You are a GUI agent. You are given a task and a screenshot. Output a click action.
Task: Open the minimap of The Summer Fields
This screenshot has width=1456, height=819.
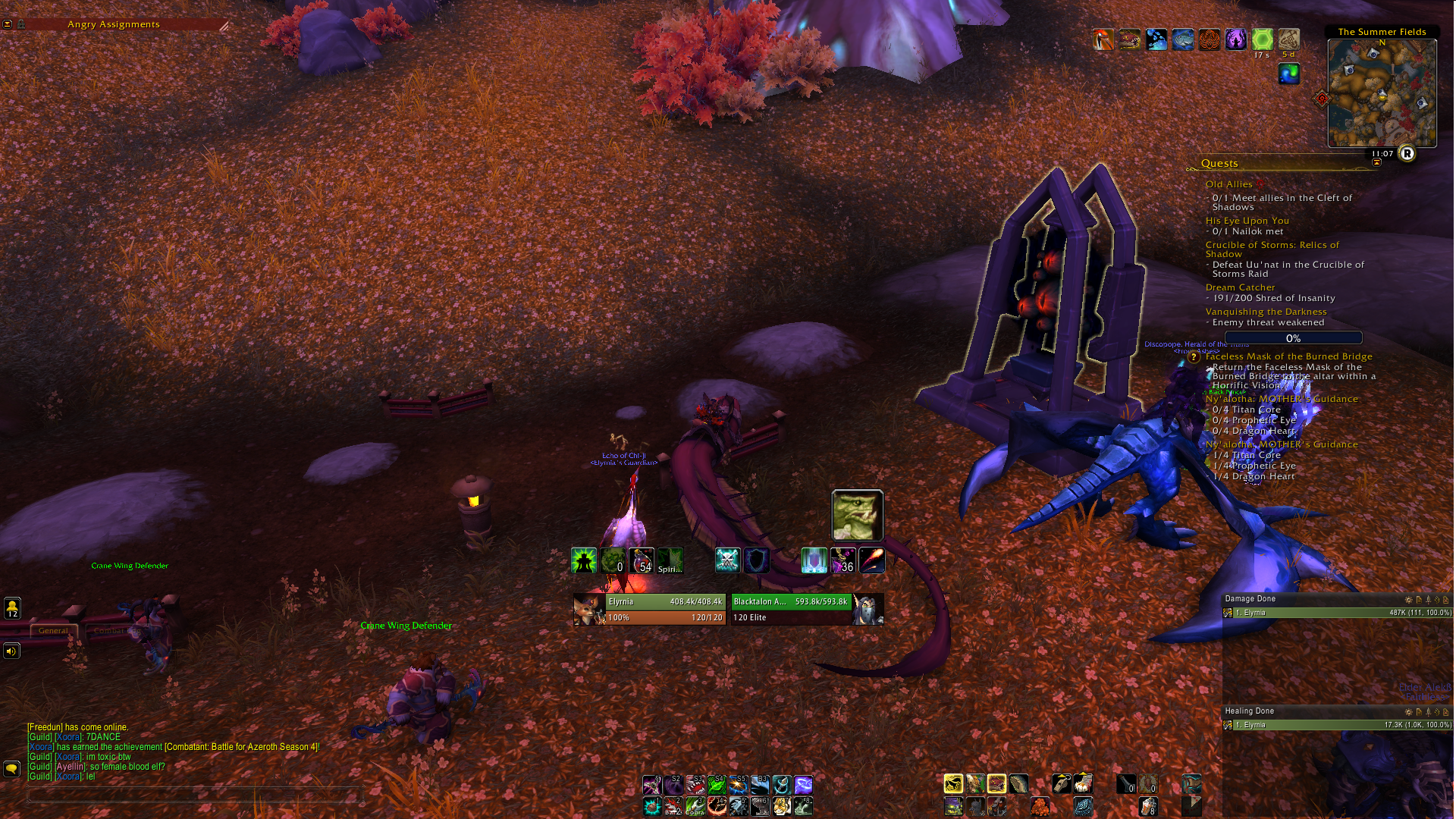coord(1382,93)
